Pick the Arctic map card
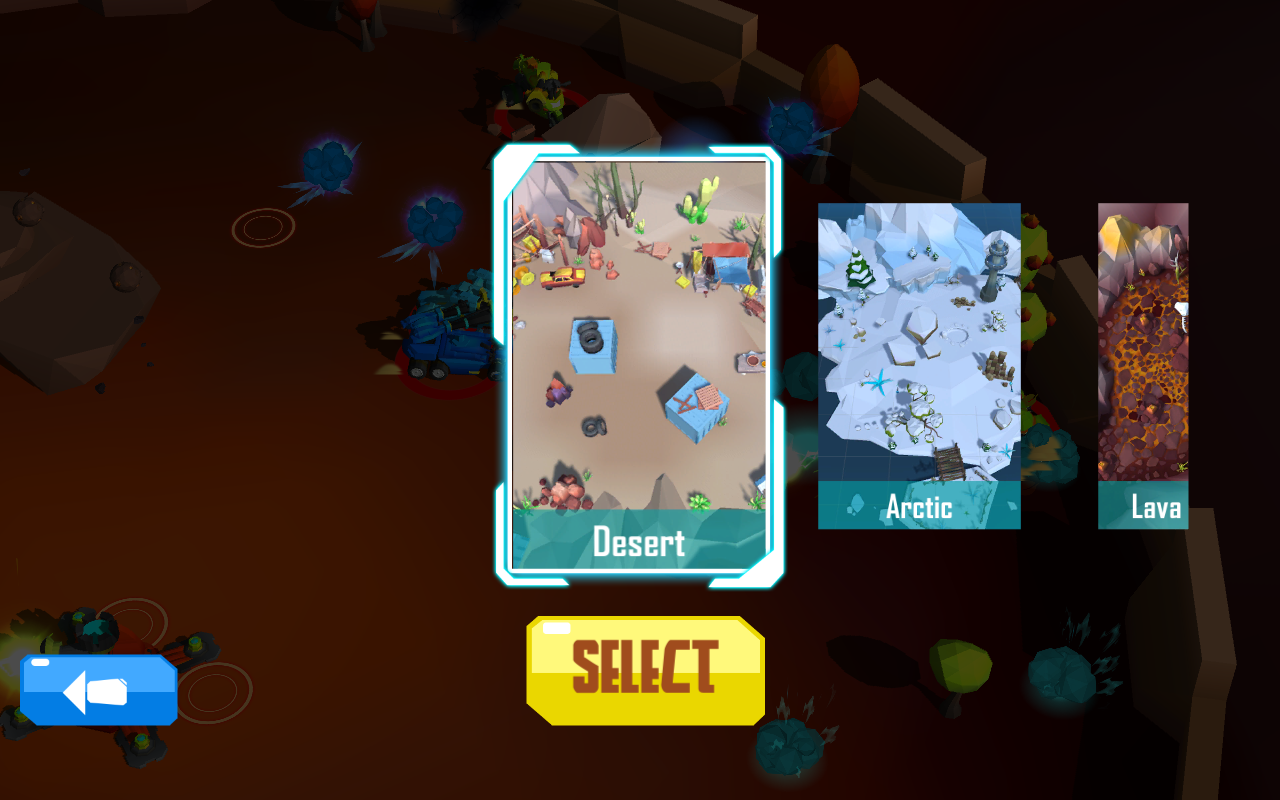 point(919,365)
